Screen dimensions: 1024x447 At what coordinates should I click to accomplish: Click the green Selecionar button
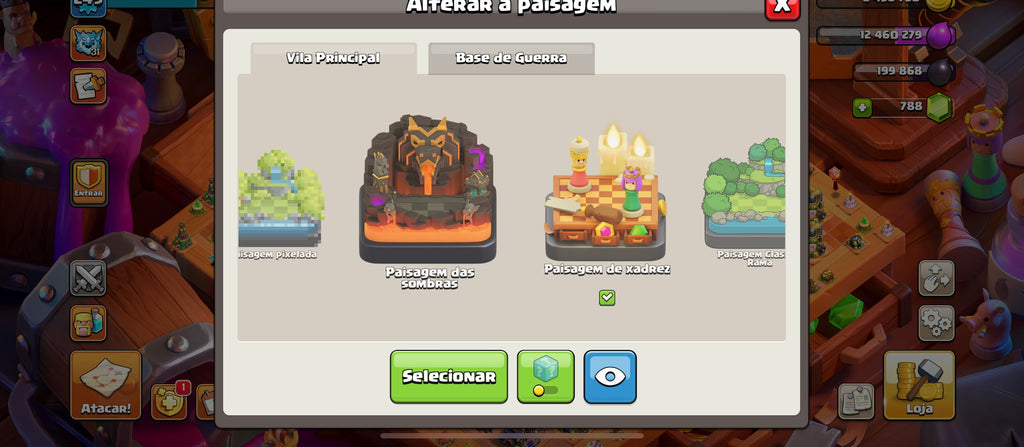(x=448, y=376)
